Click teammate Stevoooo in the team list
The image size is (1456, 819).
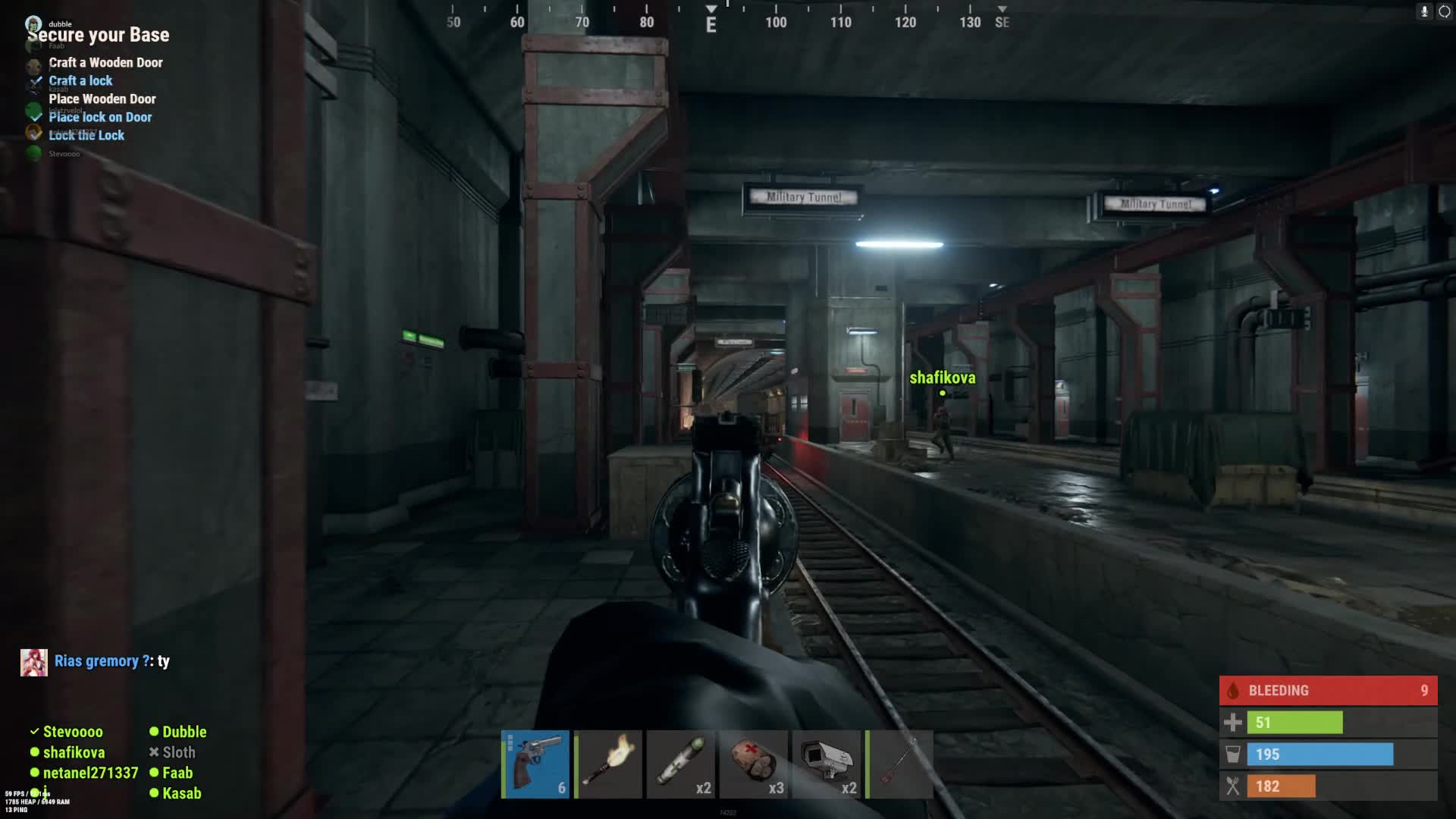pyautogui.click(x=72, y=732)
